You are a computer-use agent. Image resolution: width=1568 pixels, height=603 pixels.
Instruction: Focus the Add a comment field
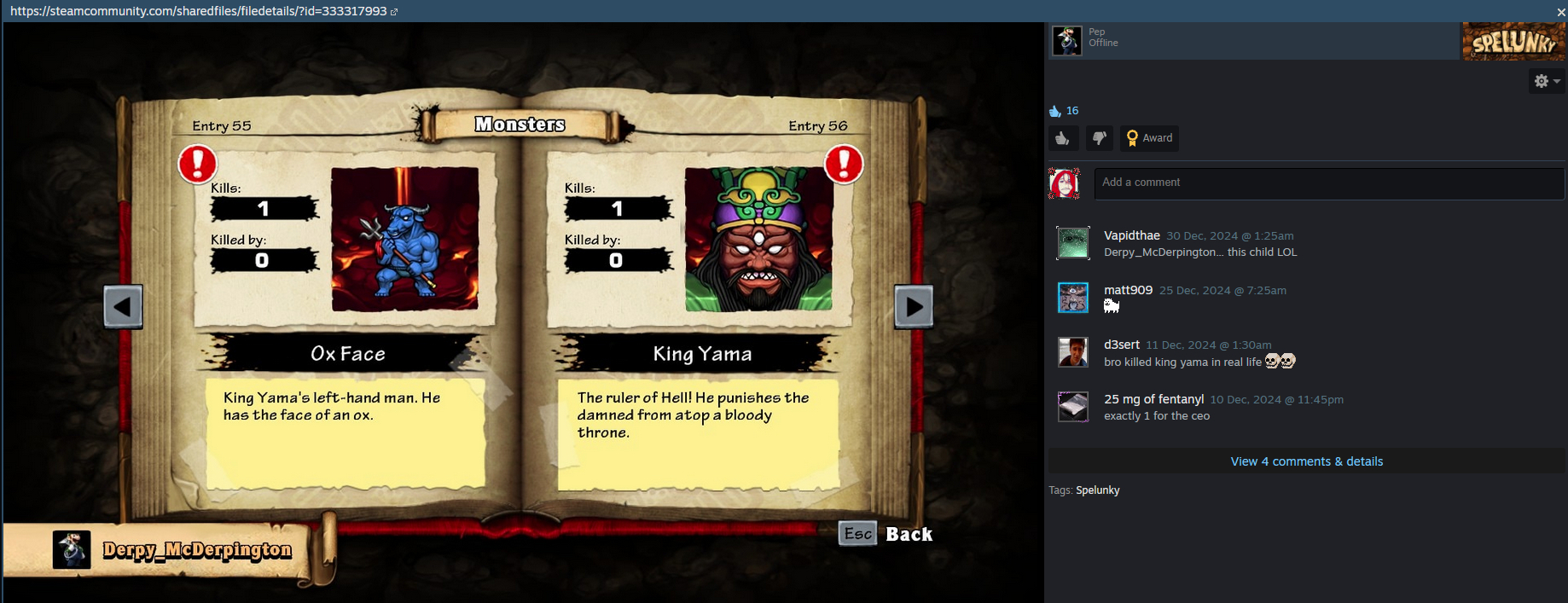1328,183
